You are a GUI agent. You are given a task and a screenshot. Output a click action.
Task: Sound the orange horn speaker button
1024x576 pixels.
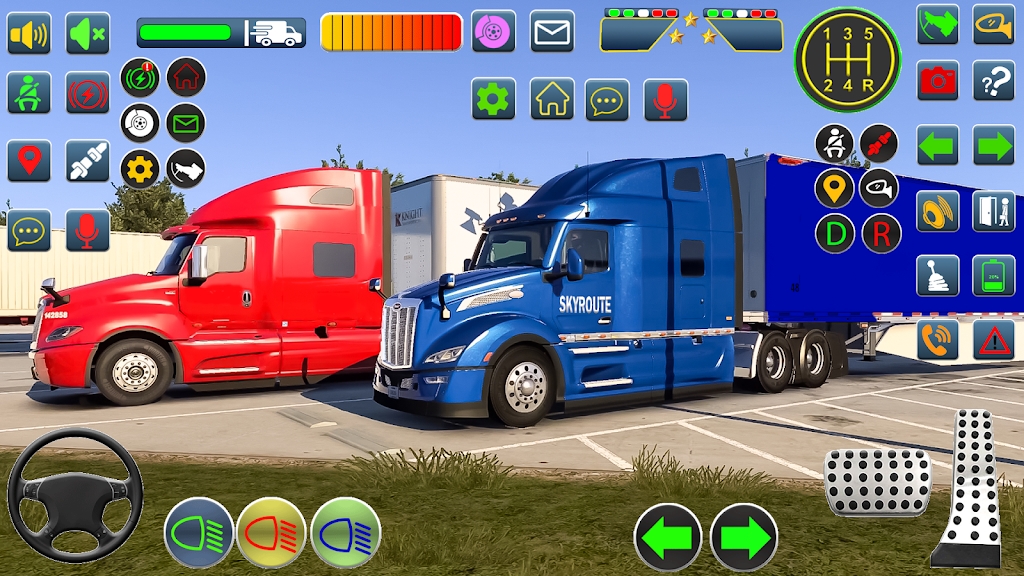click(938, 211)
